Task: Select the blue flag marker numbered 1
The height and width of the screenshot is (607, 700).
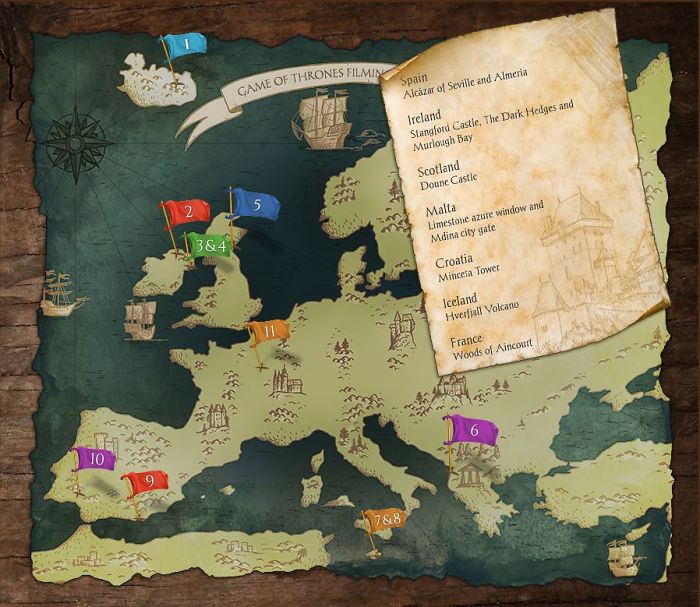Action: (186, 44)
